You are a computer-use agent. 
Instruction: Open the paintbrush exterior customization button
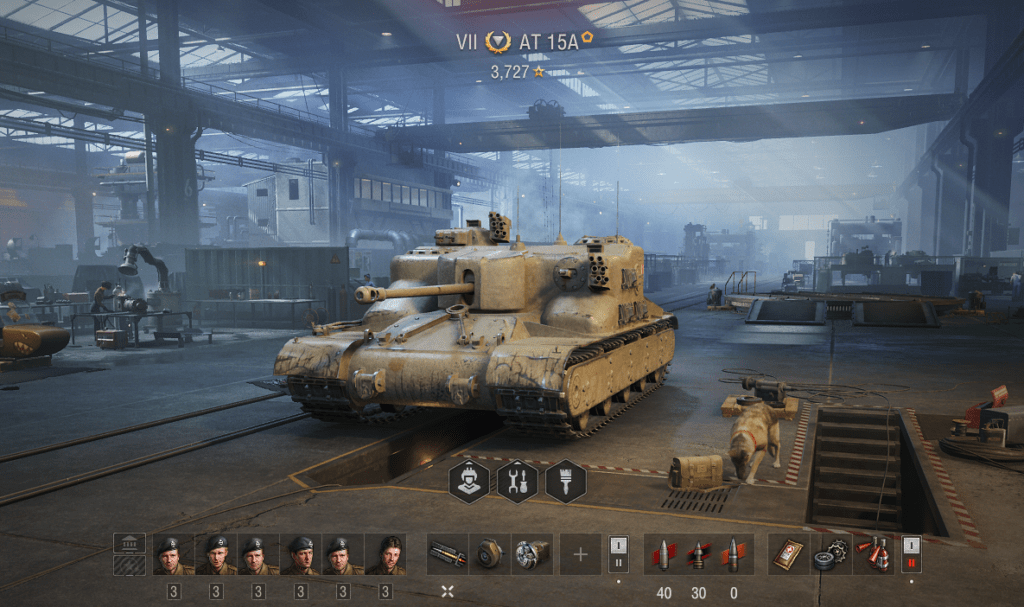click(566, 481)
